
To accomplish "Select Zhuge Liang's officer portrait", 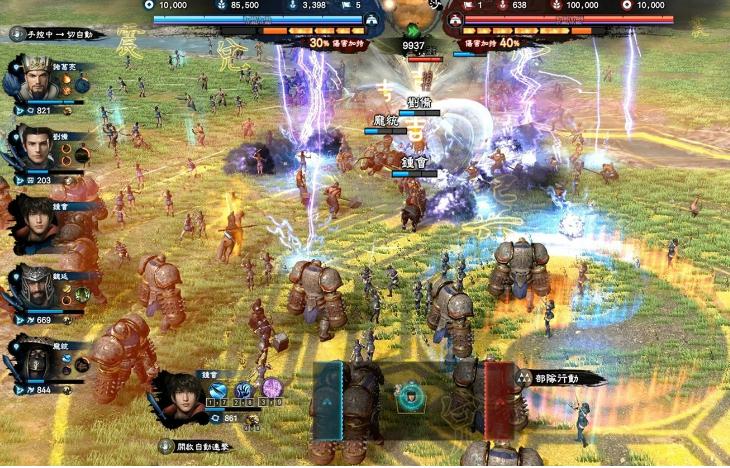I will click(32, 79).
